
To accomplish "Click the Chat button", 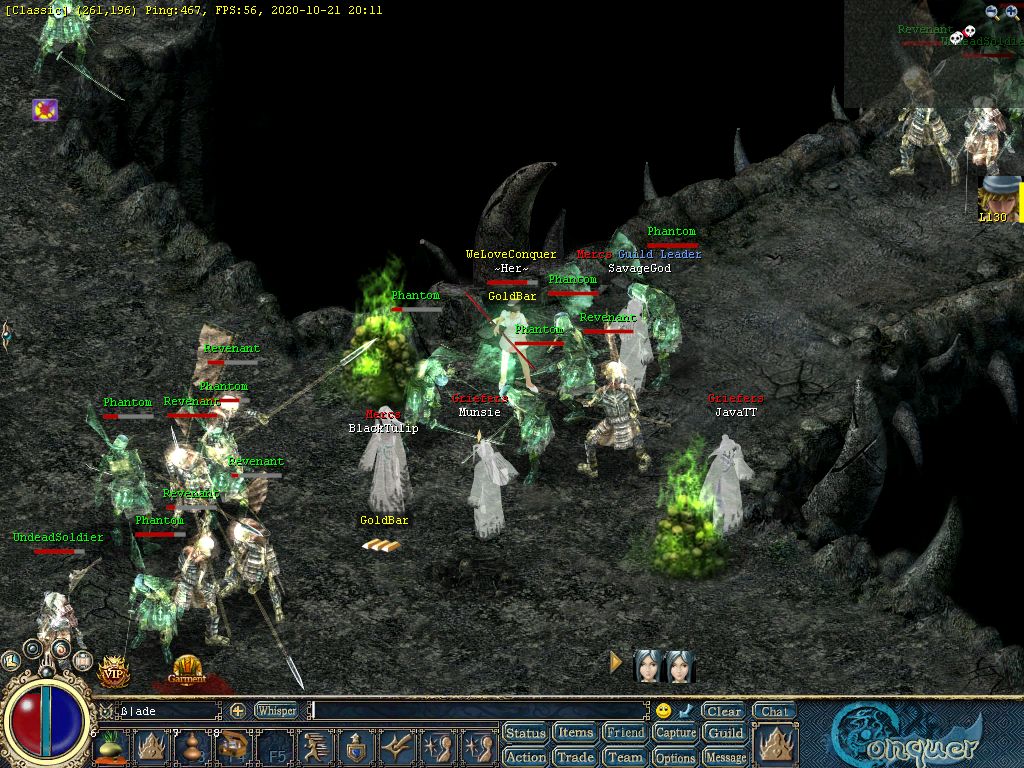I will (773, 711).
